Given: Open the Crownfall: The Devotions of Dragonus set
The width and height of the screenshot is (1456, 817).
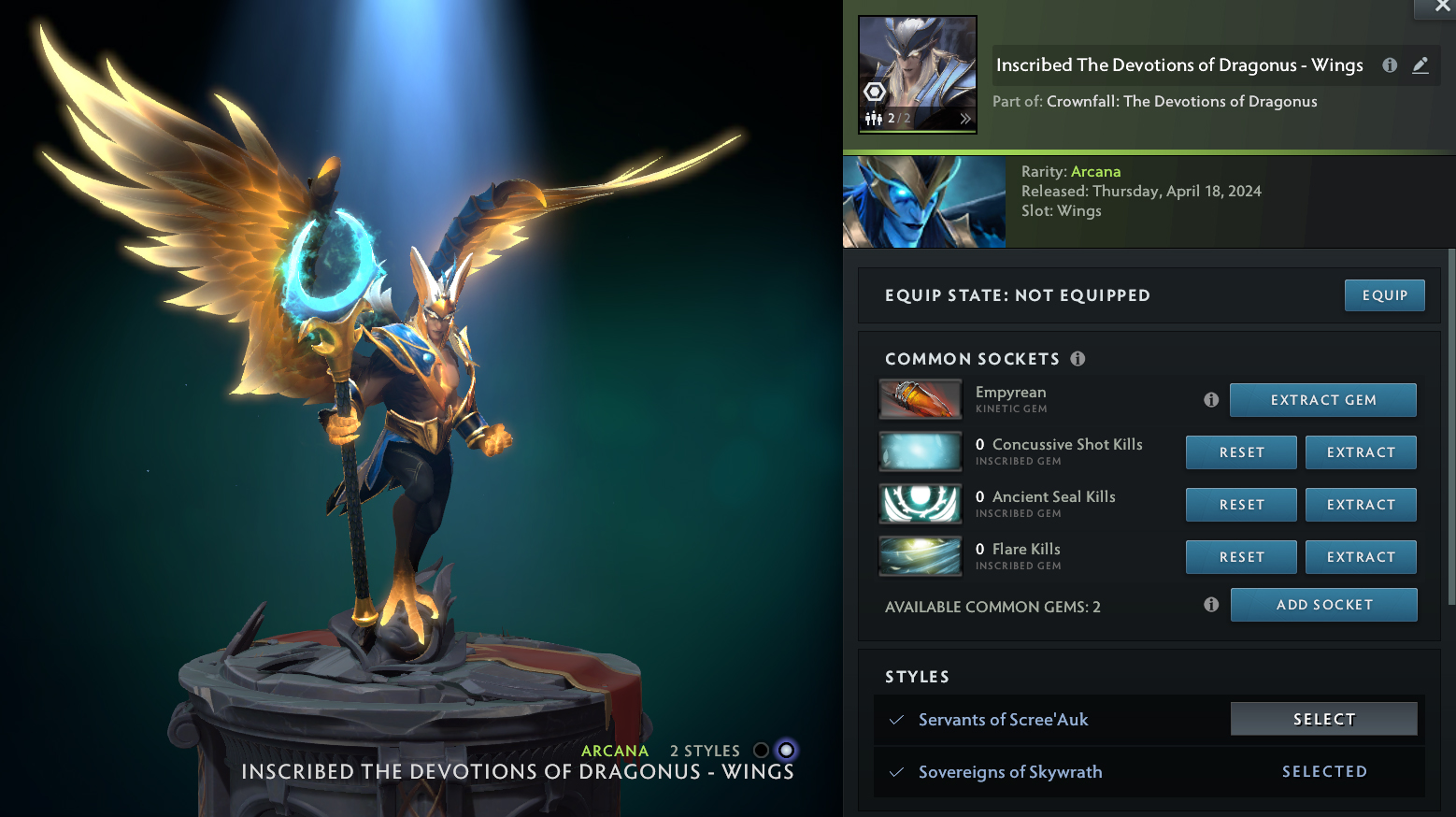Looking at the screenshot, I should pos(1181,101).
